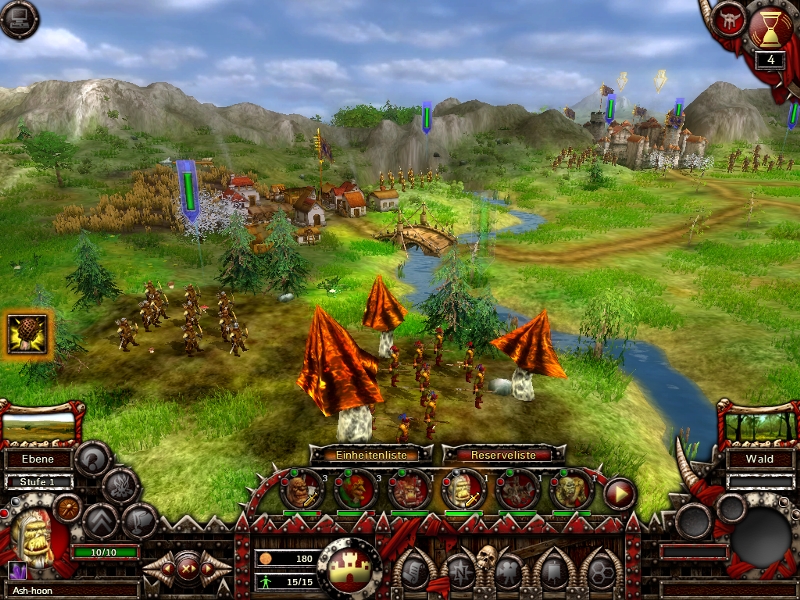The image size is (800, 600).
Task: Click the crossed-arrows center button
Action: (x=187, y=568)
